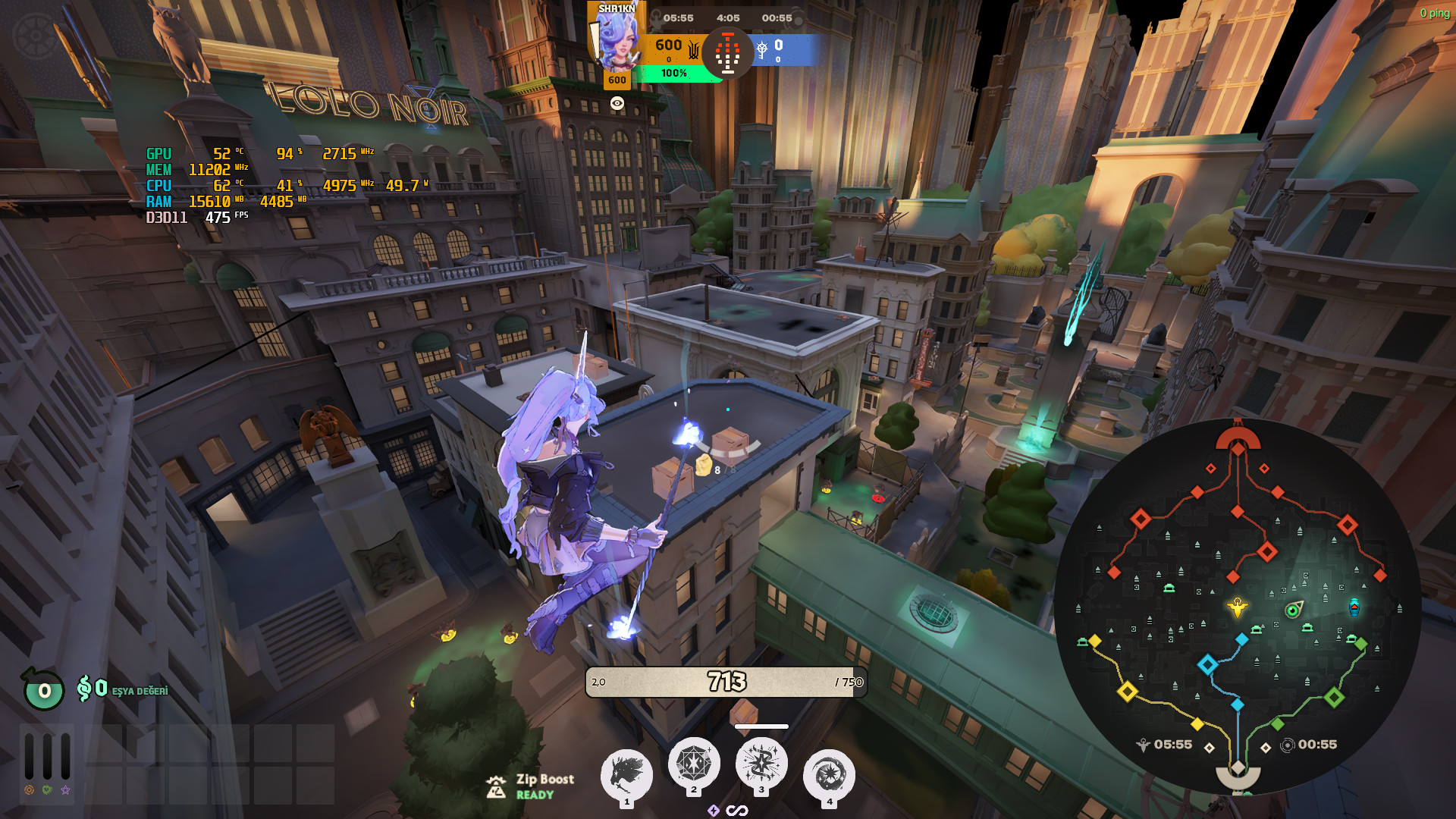
Task: Use the faceted gem ability in slot 2
Action: point(693,763)
